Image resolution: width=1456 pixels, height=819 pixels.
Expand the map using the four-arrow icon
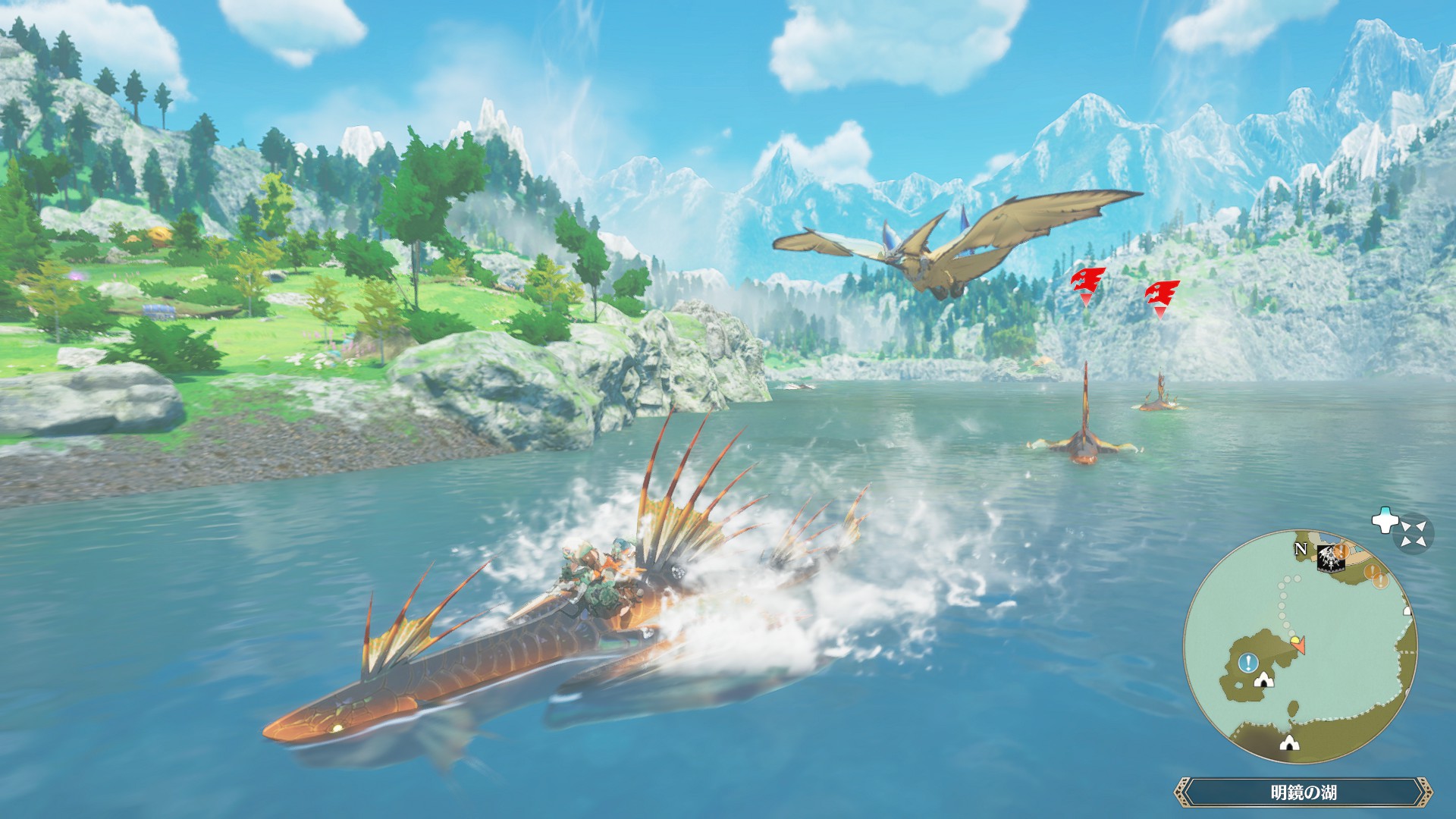click(x=1413, y=532)
